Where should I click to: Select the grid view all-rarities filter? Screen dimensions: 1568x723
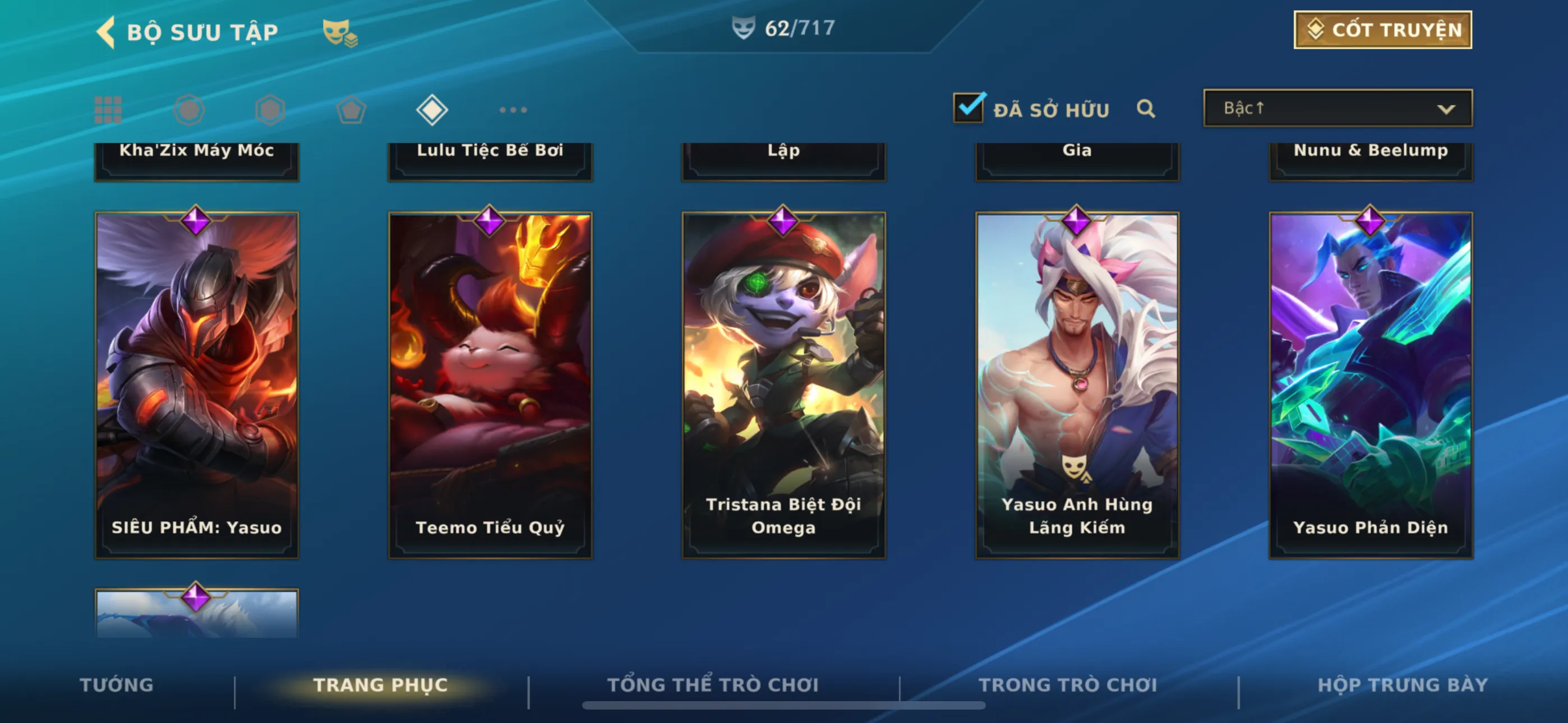108,110
